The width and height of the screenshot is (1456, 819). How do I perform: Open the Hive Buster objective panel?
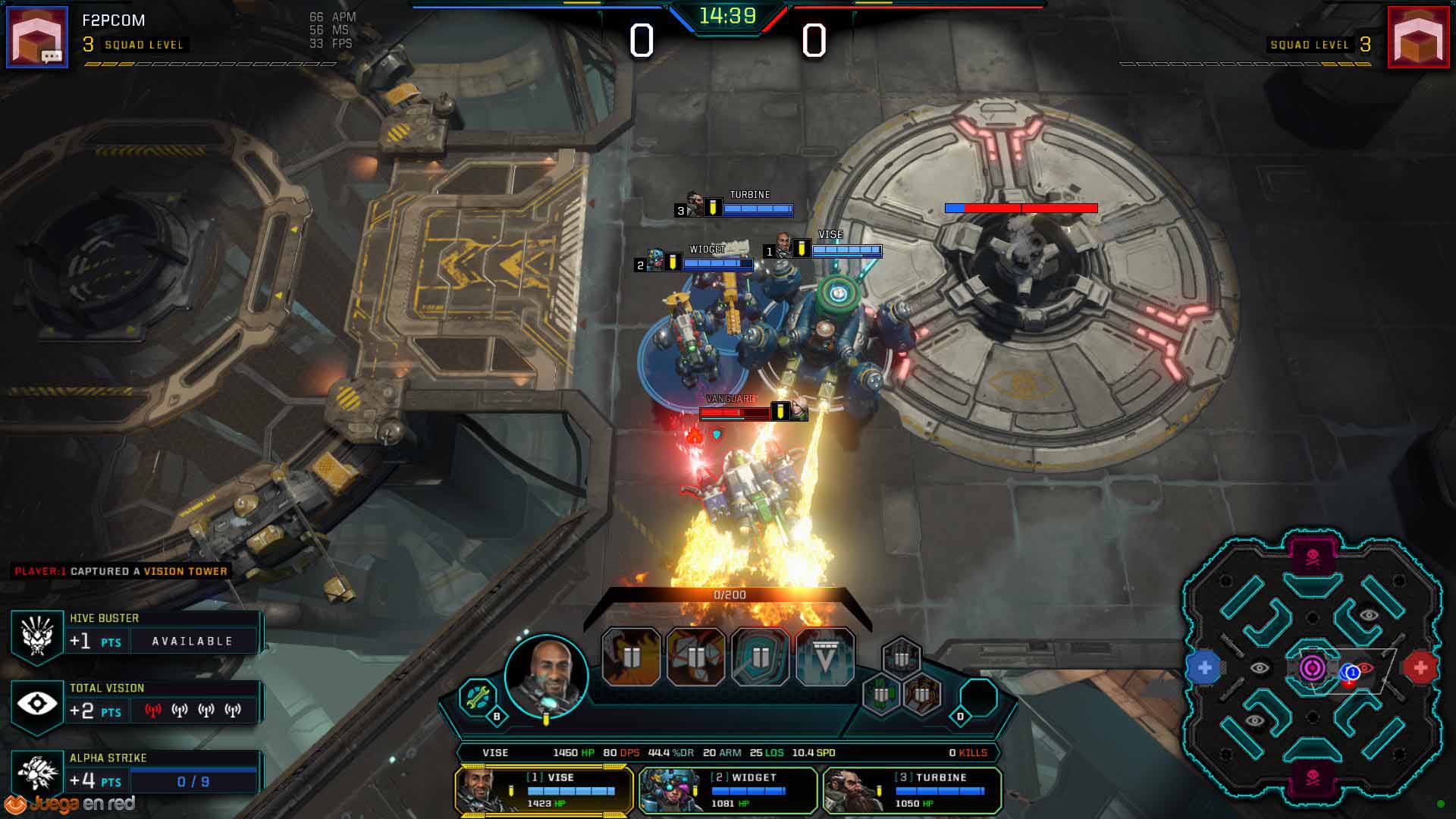(x=136, y=633)
